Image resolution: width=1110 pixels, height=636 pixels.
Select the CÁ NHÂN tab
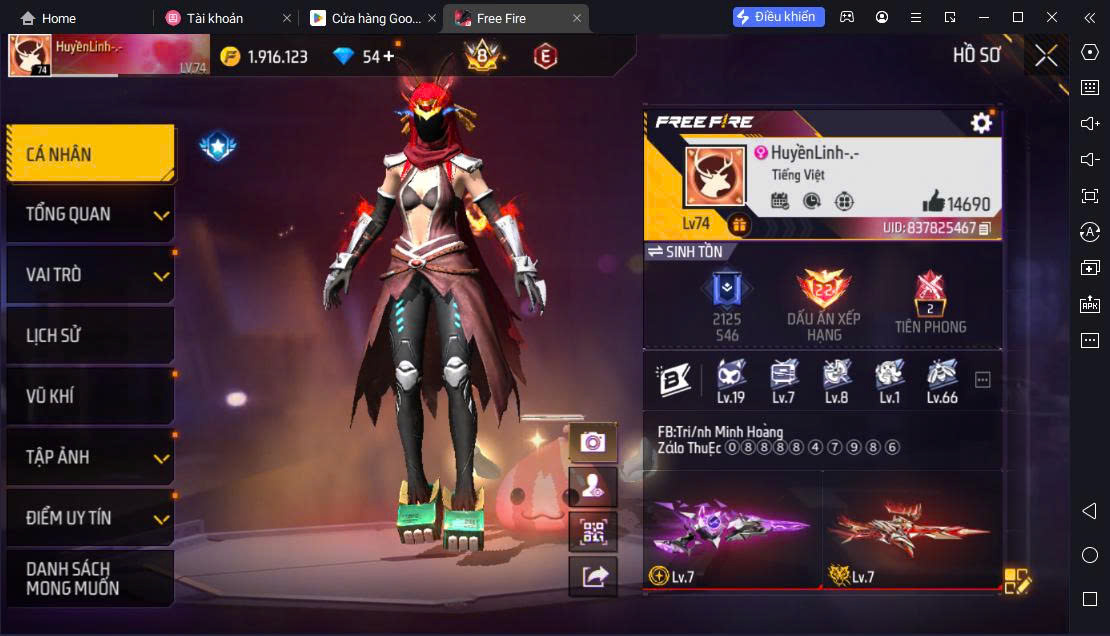[90, 154]
